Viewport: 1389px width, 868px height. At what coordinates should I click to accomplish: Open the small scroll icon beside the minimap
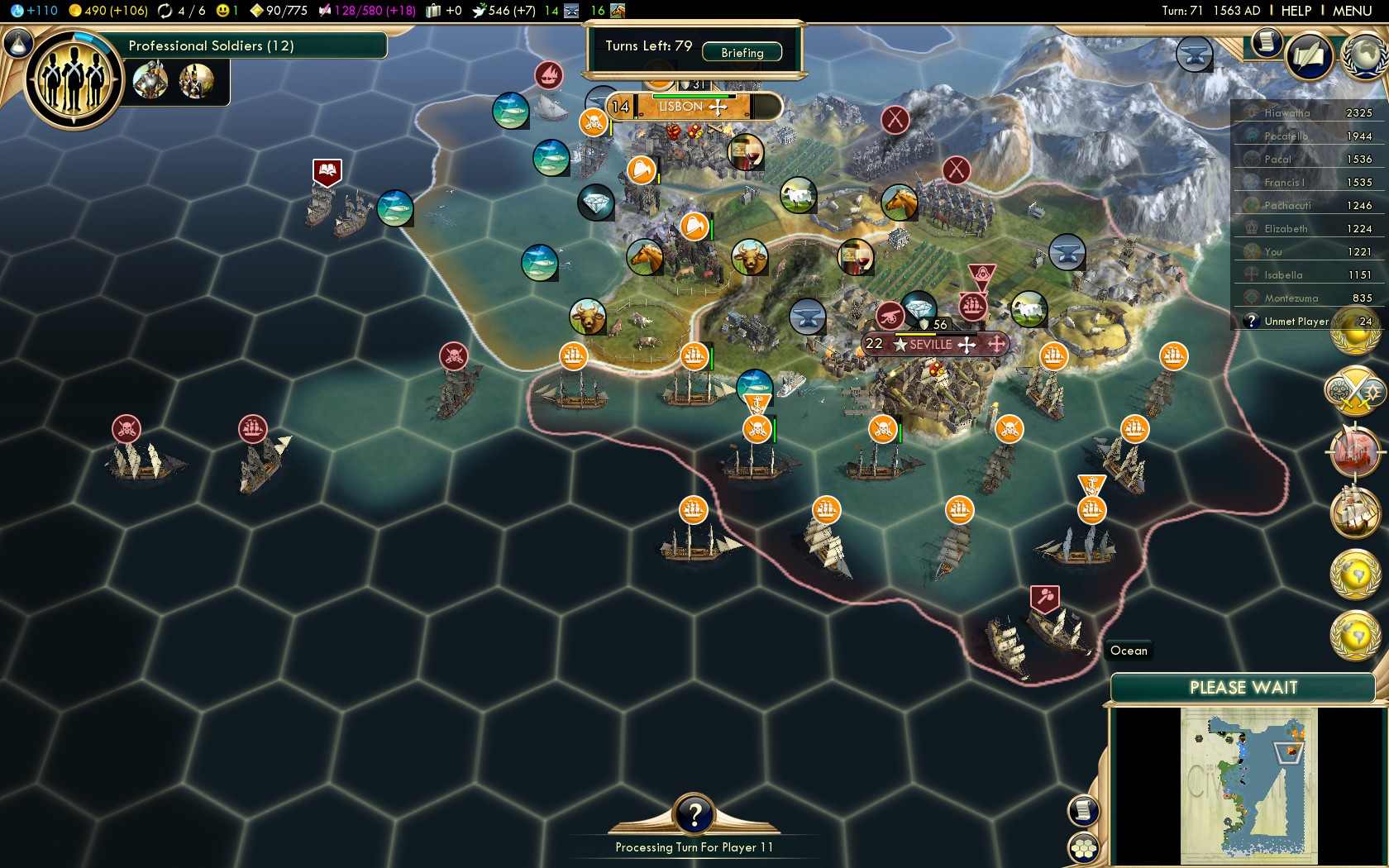1082,811
